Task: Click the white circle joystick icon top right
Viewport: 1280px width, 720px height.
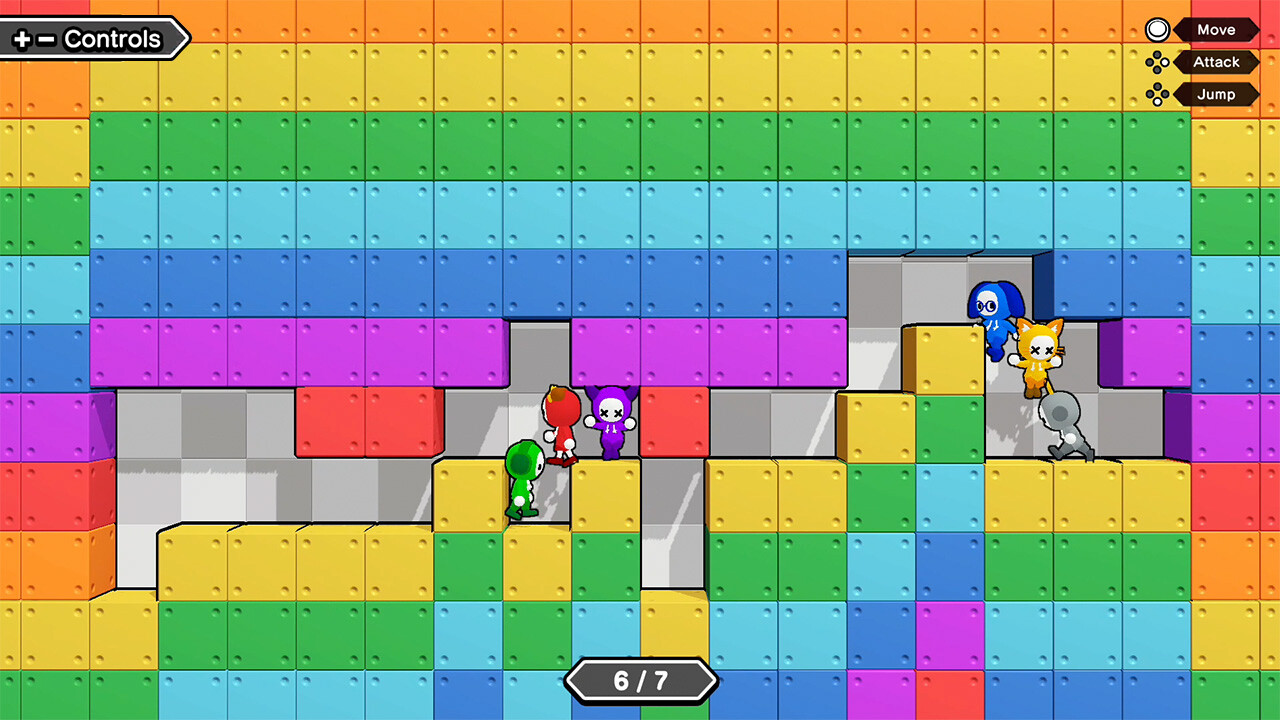Action: point(1157,29)
